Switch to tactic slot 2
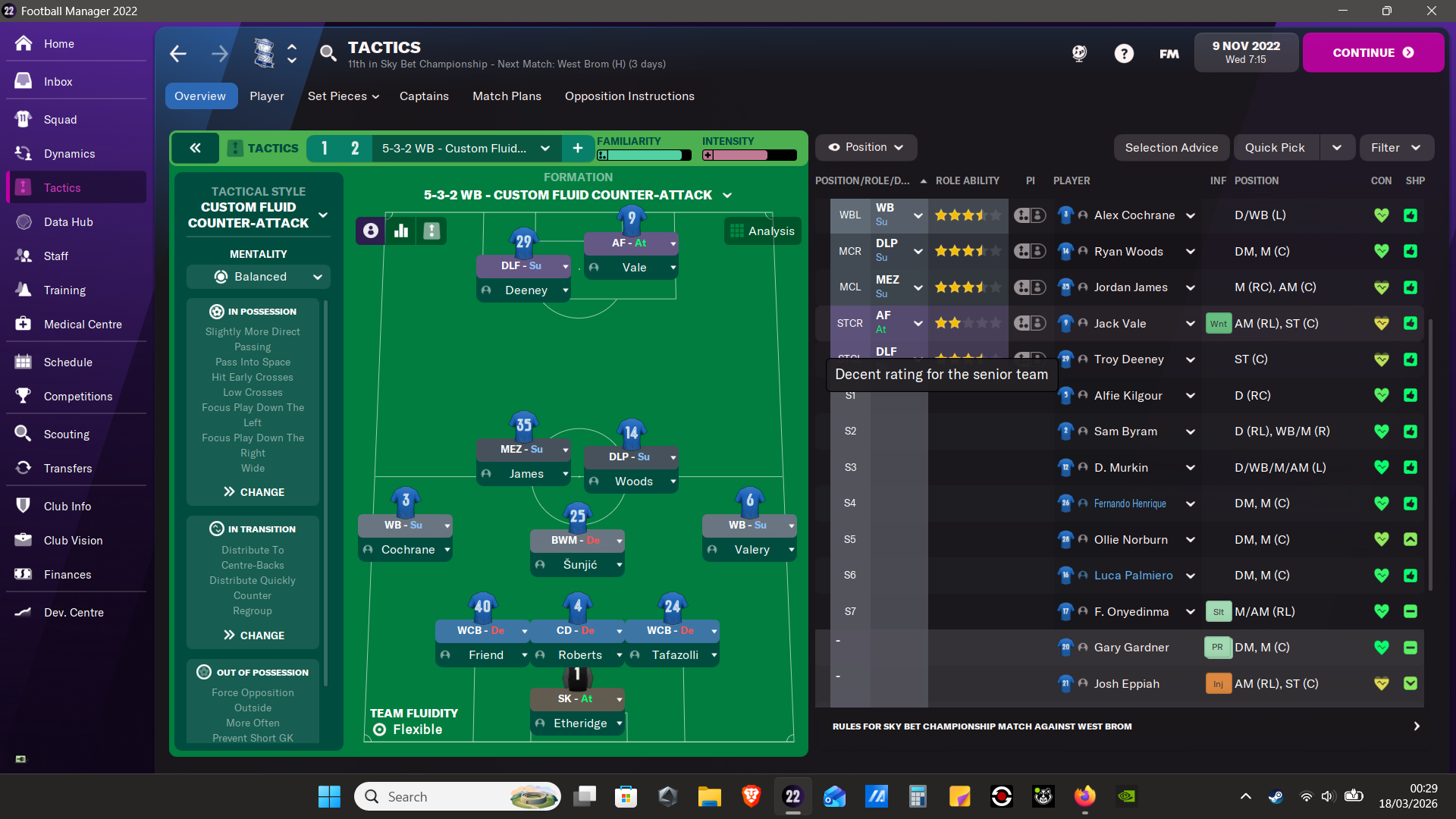The image size is (1456, 819). (x=354, y=148)
